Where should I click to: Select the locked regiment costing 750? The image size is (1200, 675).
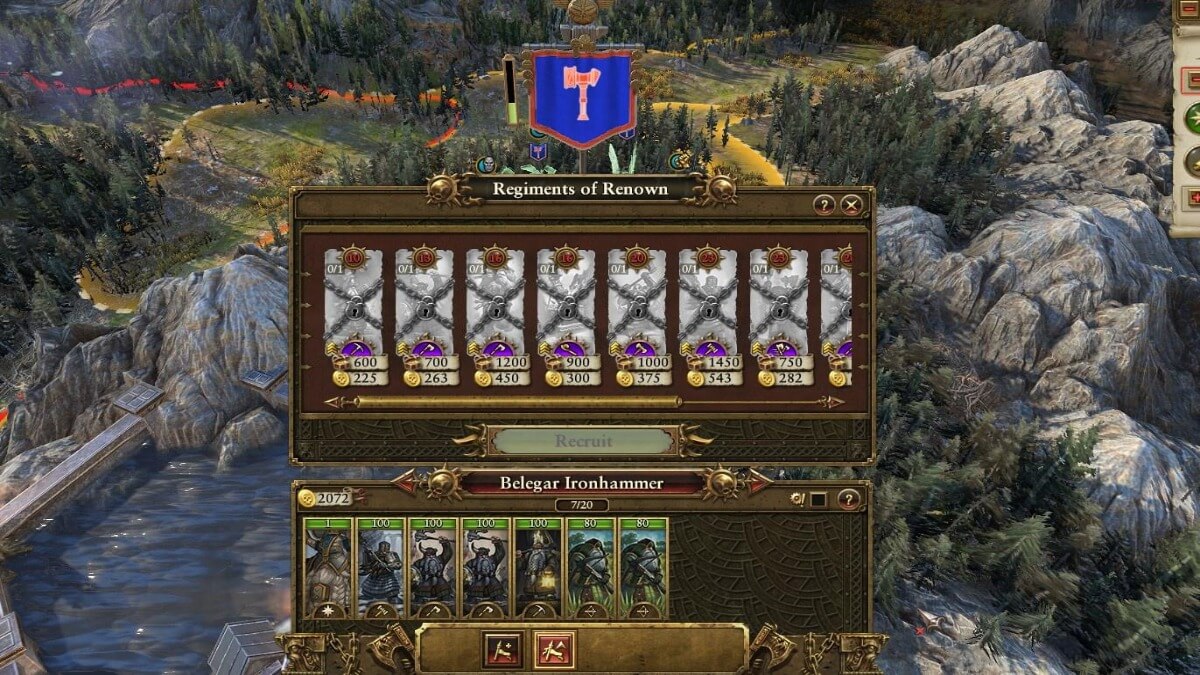(x=779, y=300)
